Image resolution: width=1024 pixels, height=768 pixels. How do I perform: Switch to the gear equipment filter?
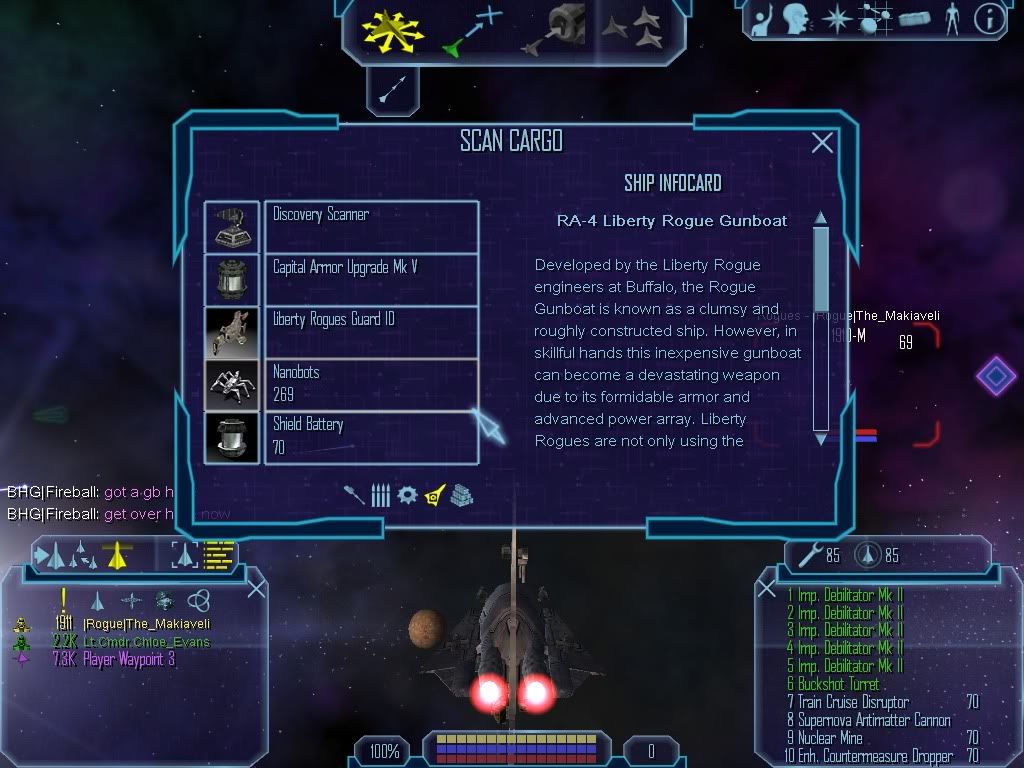click(x=407, y=495)
